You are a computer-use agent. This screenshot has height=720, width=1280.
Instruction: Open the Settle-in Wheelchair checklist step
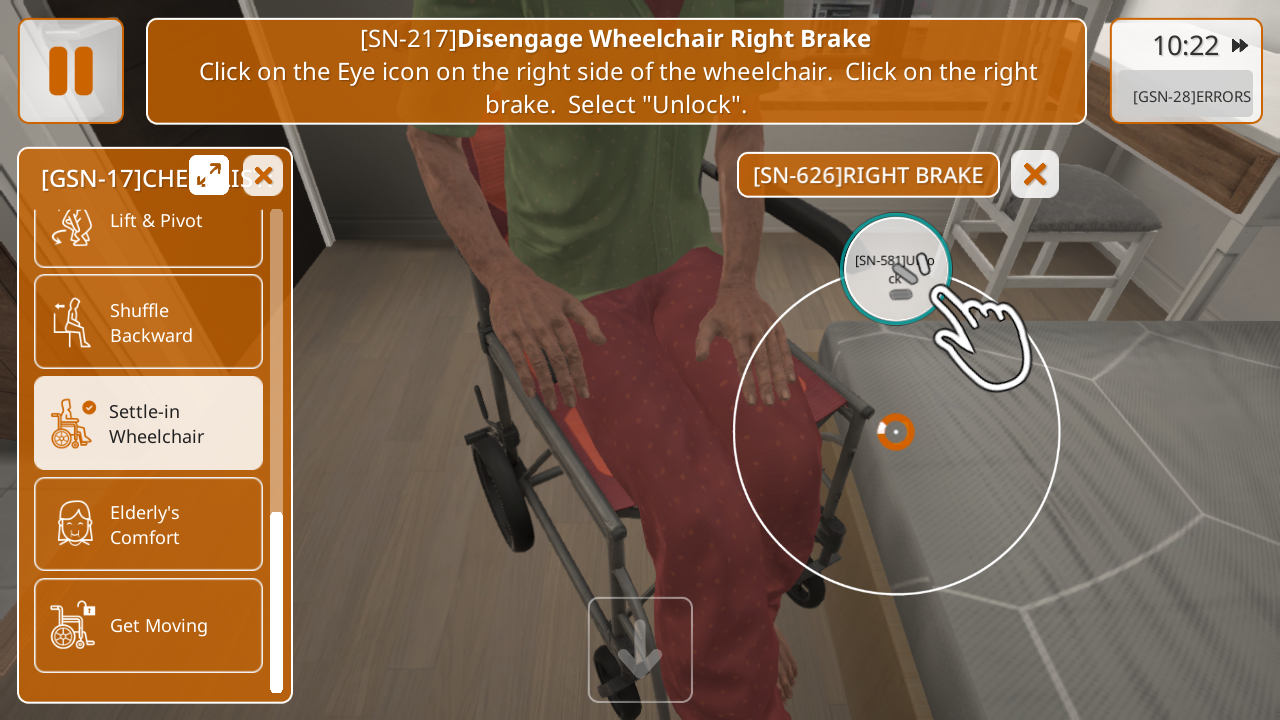(x=148, y=423)
